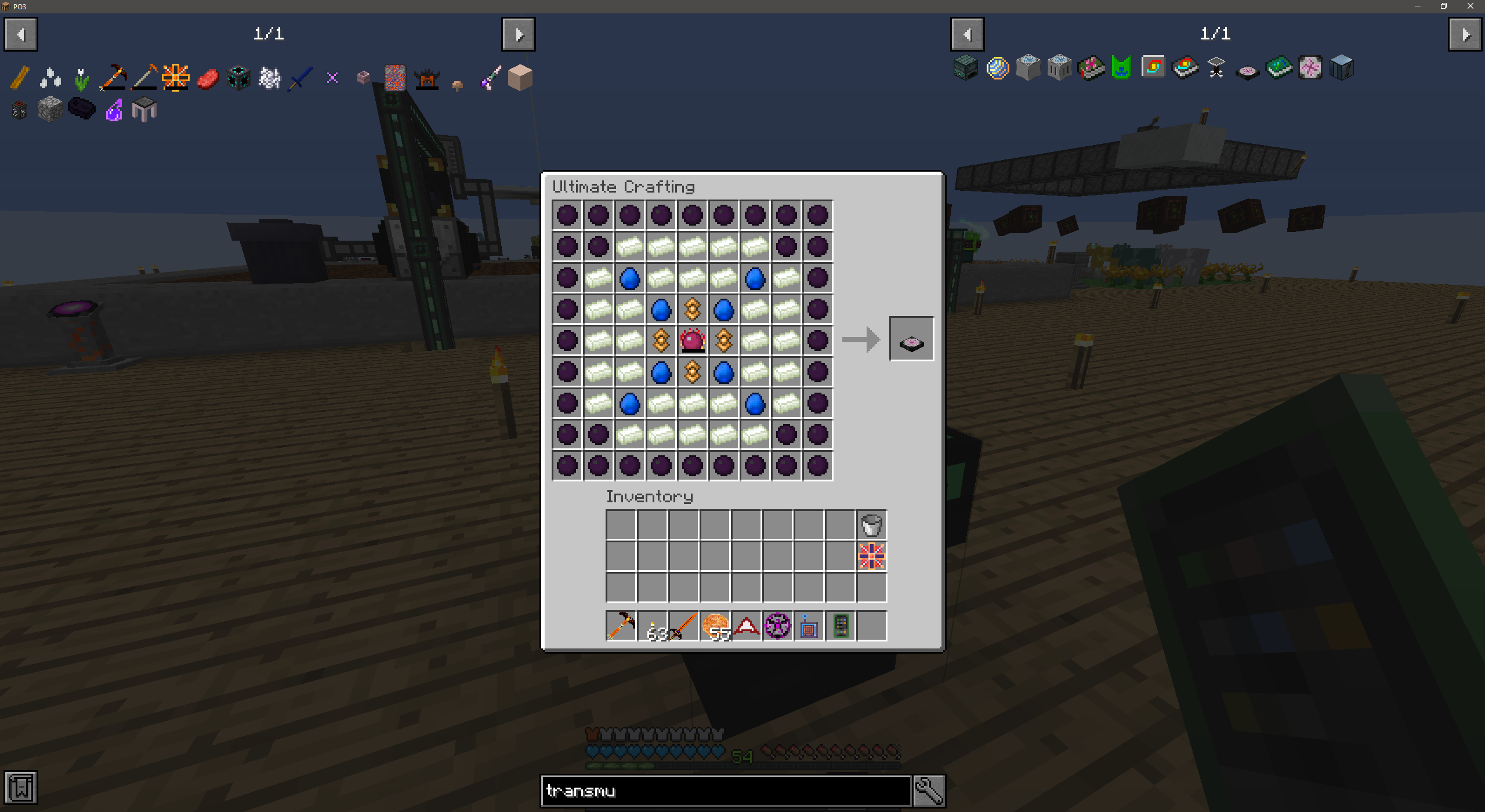Pick the purple splash potion from the item panel
The width and height of the screenshot is (1485, 812).
114,109
